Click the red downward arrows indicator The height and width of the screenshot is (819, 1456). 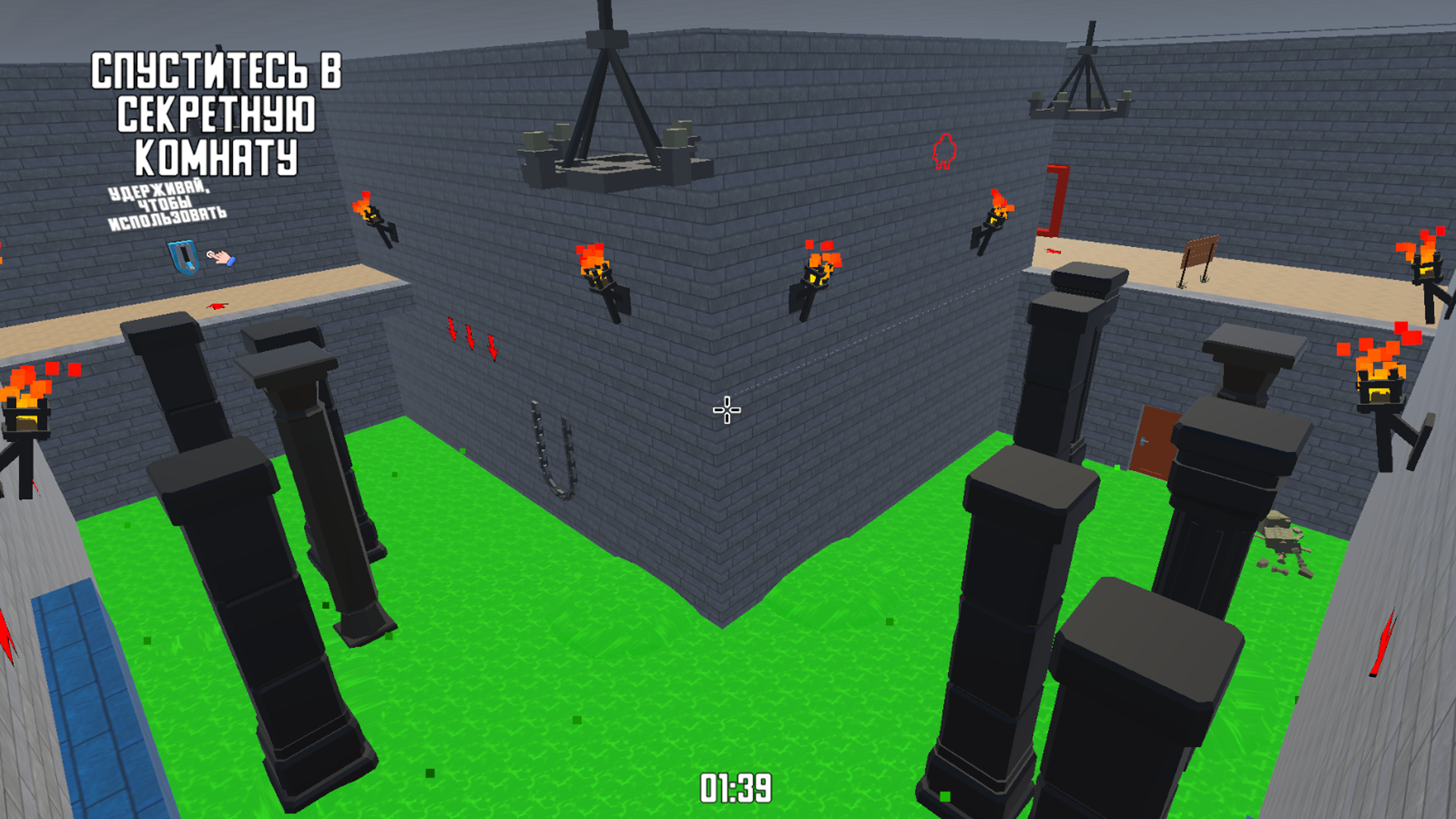click(x=472, y=337)
